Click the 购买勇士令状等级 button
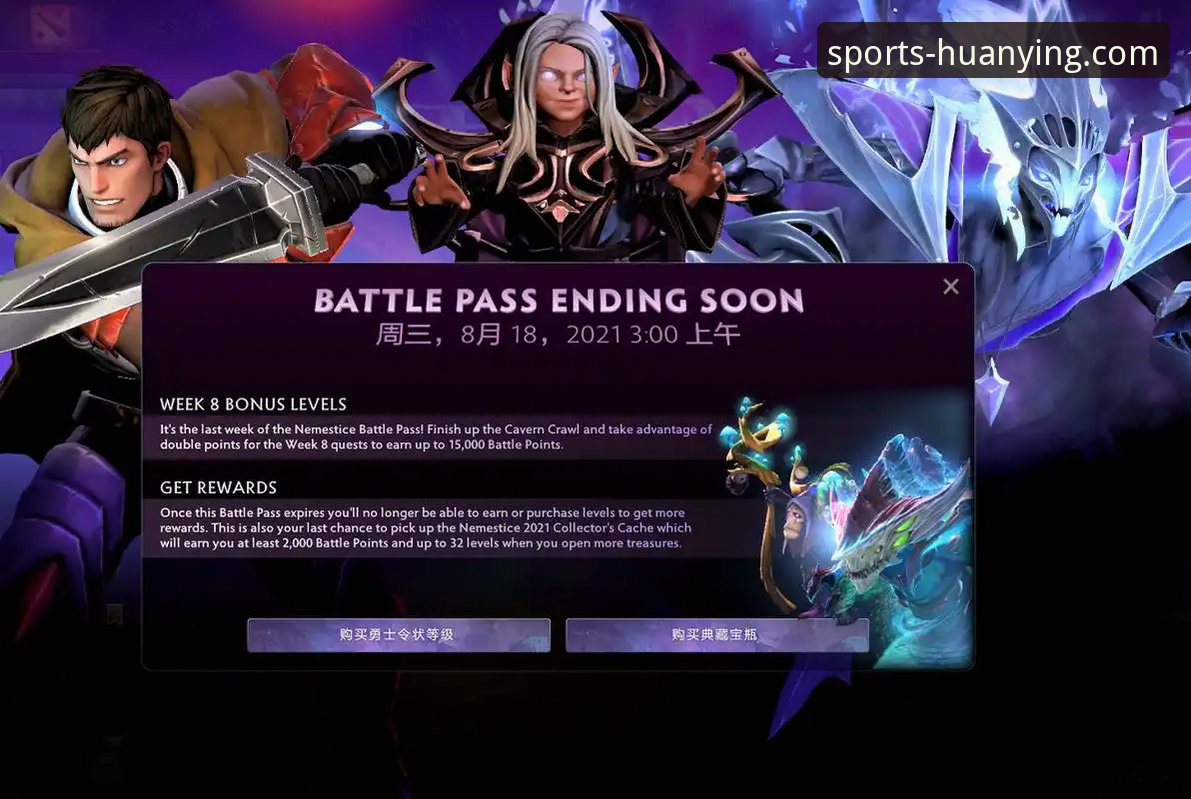This screenshot has width=1191, height=799. click(398, 635)
